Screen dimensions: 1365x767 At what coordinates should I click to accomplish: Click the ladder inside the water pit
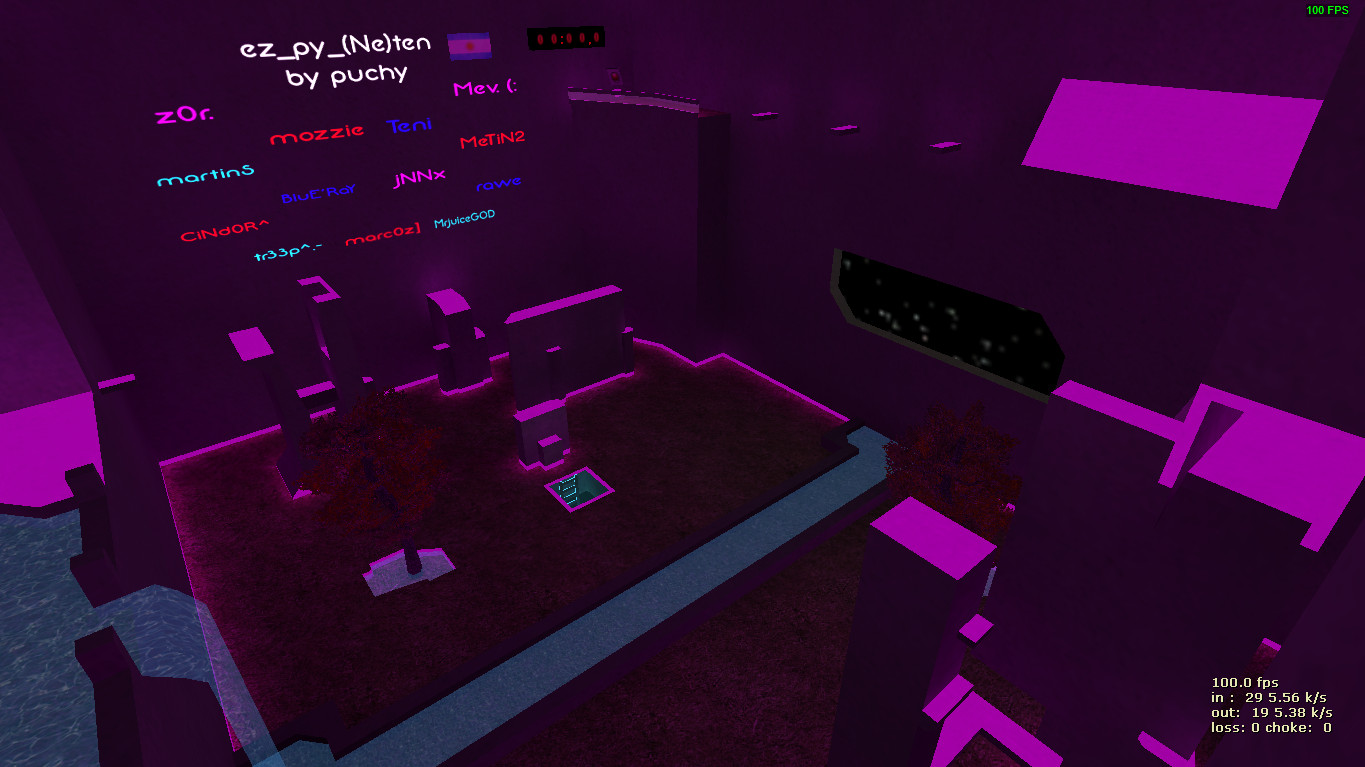pos(570,490)
